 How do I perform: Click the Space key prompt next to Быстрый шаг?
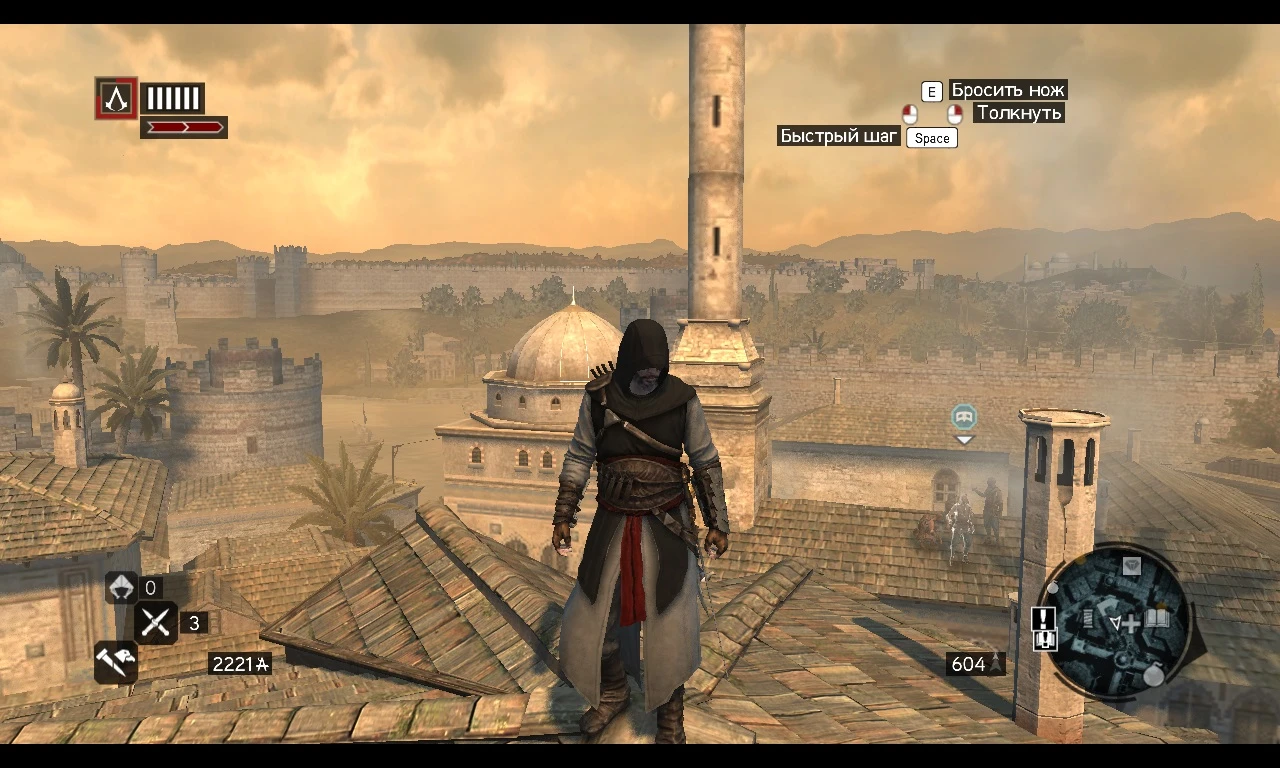tap(931, 138)
